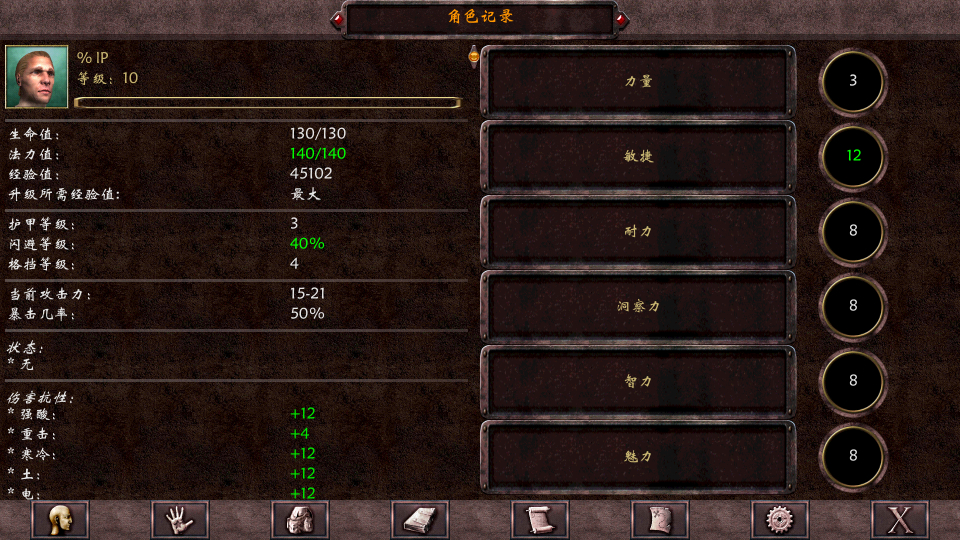
Task: Click the 洞察力 attribute button
Action: click(638, 306)
